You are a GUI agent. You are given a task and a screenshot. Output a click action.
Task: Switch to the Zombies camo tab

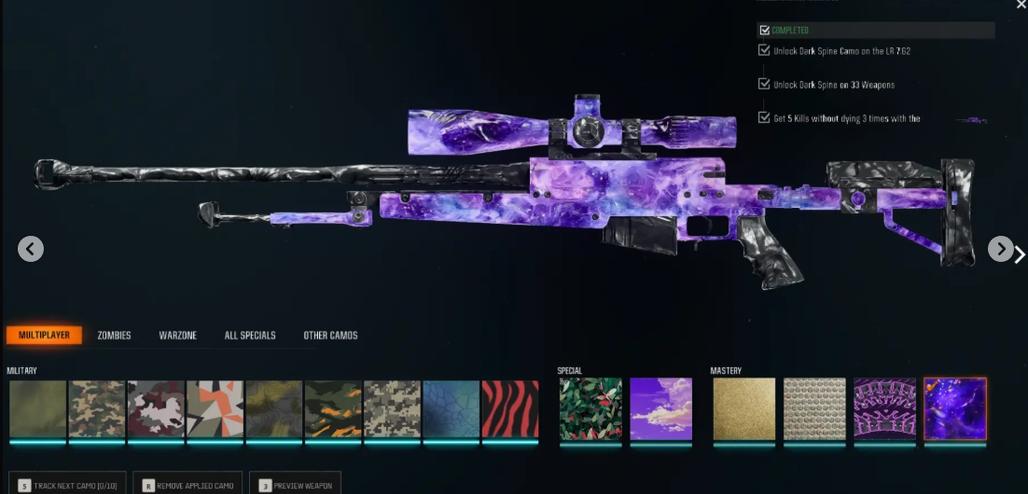pos(114,335)
